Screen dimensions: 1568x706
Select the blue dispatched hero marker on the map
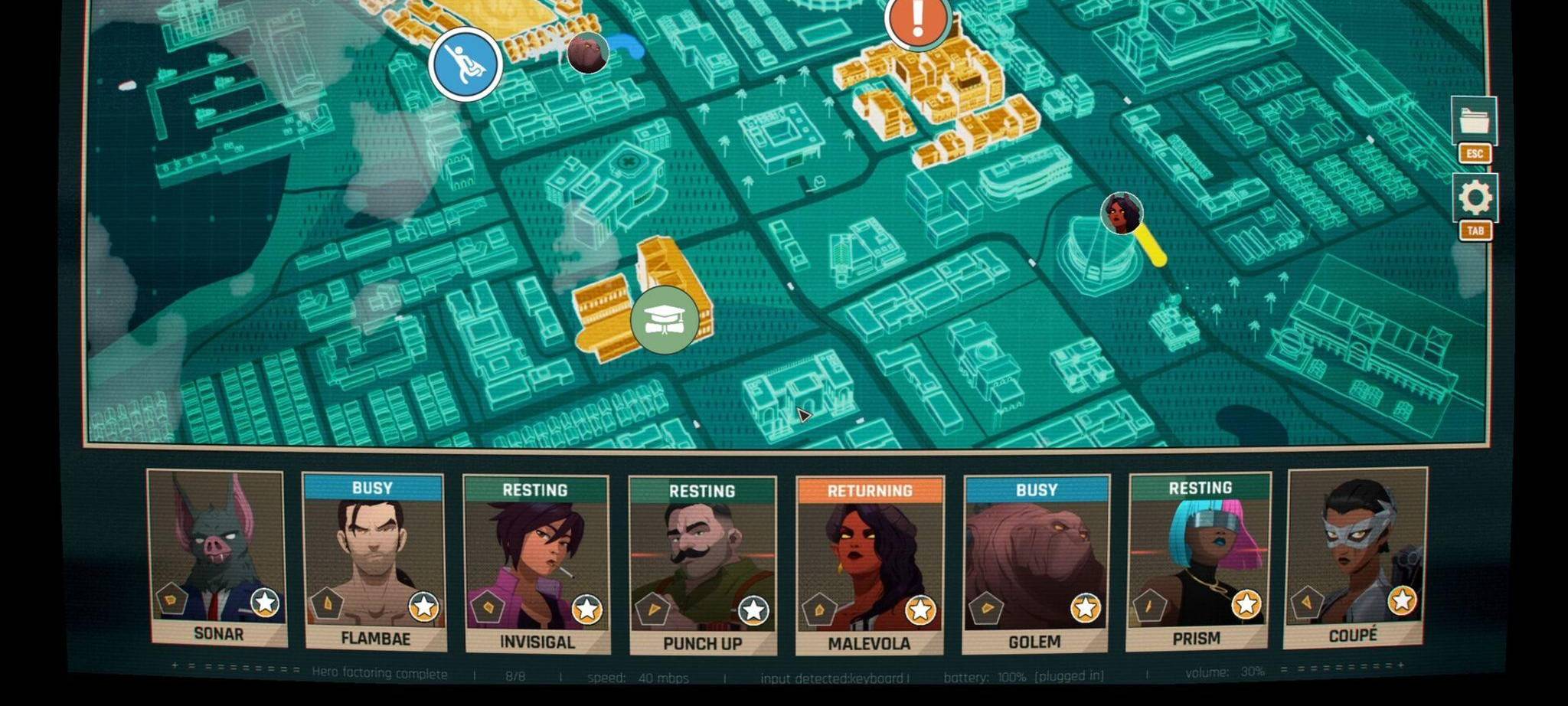click(464, 65)
